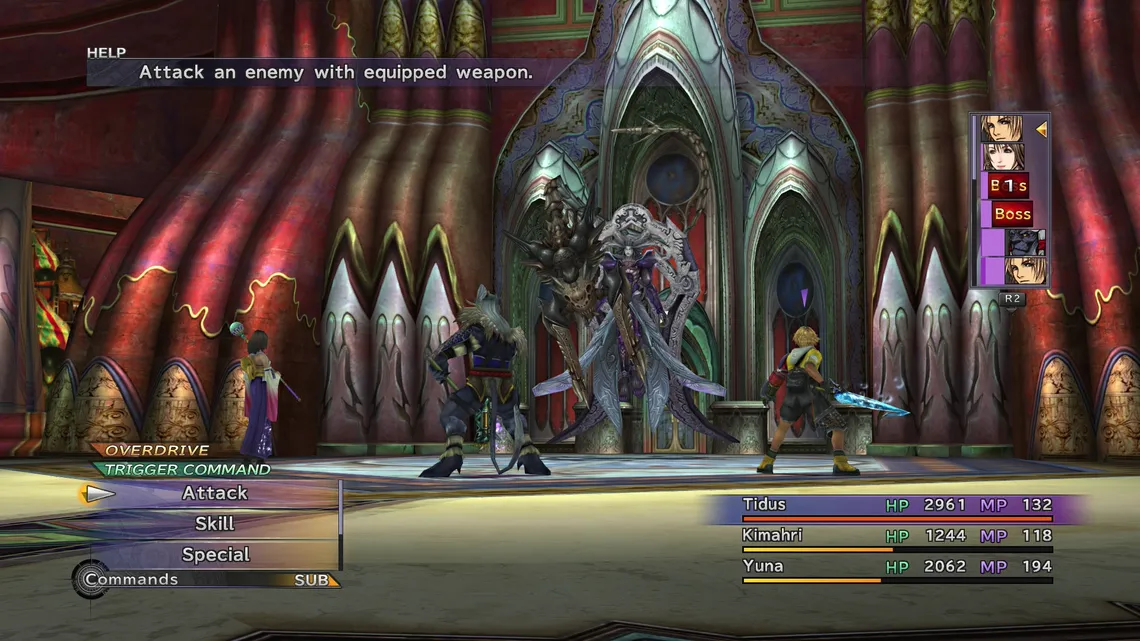Click Kimahri's portrait in the turn order

1024,242
